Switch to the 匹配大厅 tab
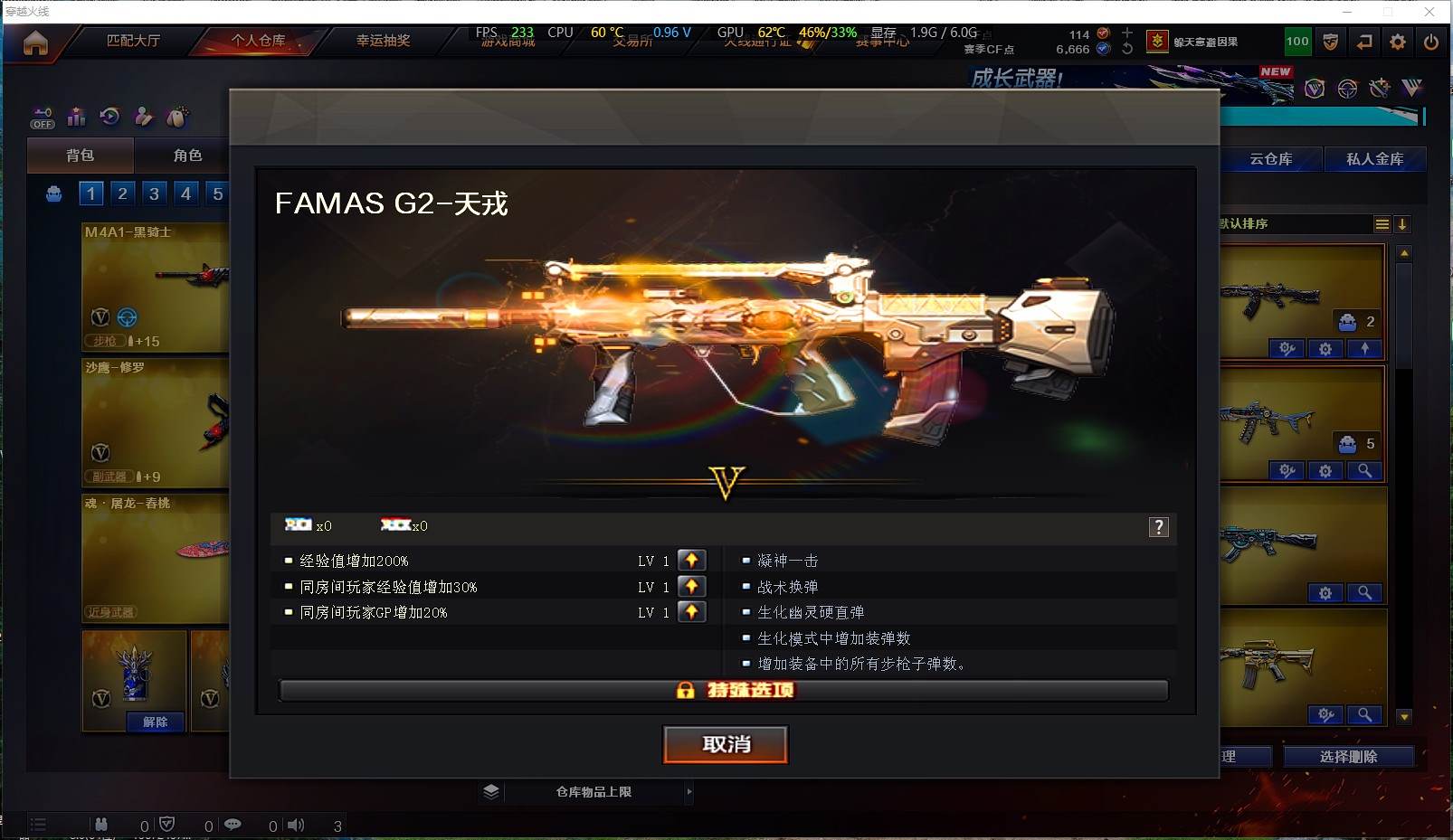 click(x=133, y=41)
